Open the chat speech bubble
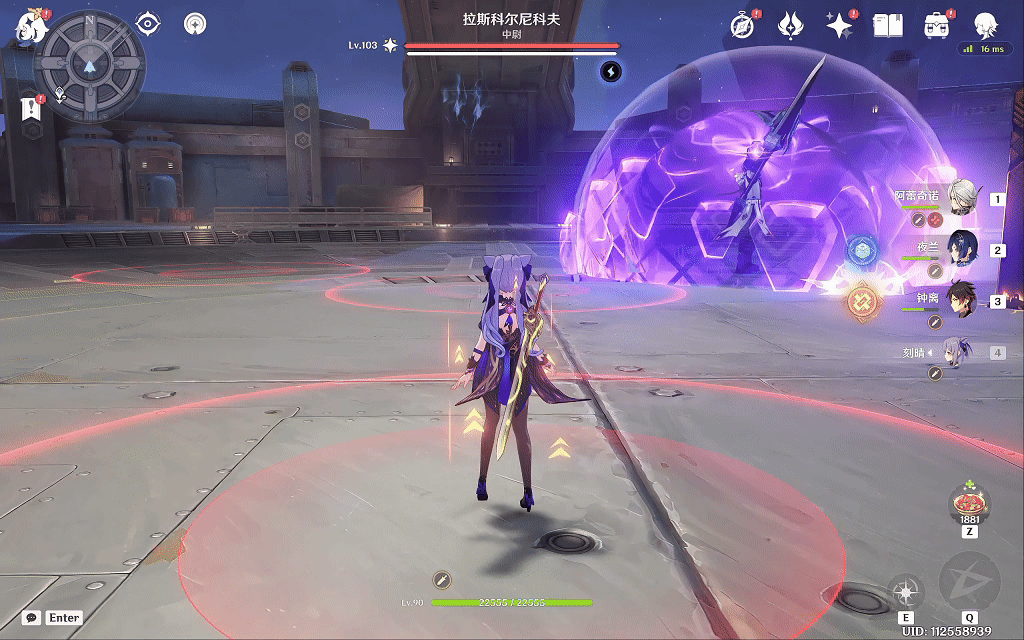Image resolution: width=1024 pixels, height=640 pixels. click(x=33, y=618)
